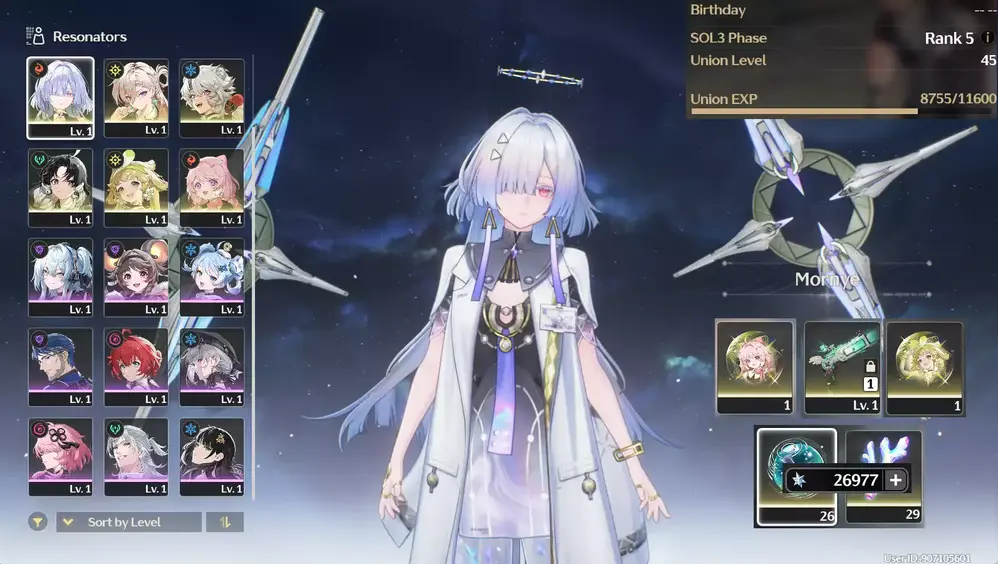
Task: Select the pink-haired Resonator with black hair ornament
Action: click(60, 456)
